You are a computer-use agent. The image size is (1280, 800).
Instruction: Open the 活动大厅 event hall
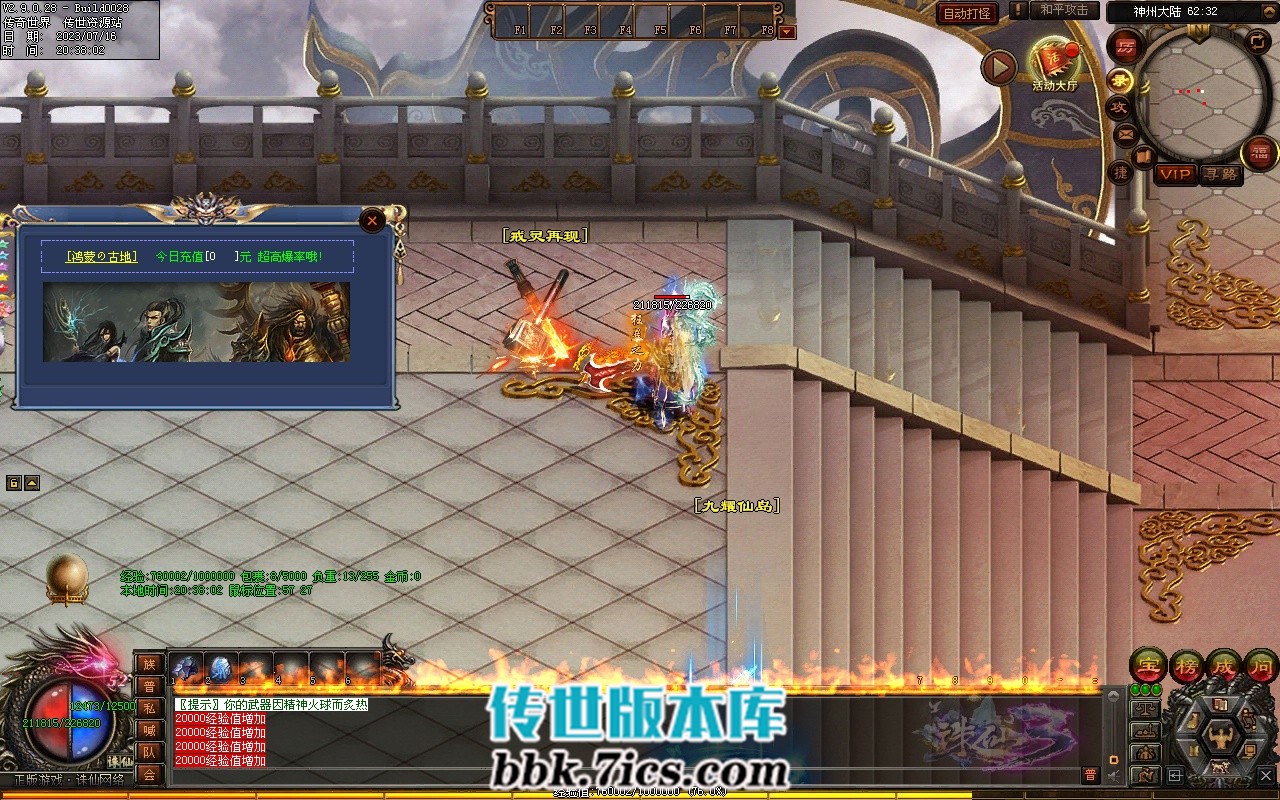pyautogui.click(x=1055, y=63)
